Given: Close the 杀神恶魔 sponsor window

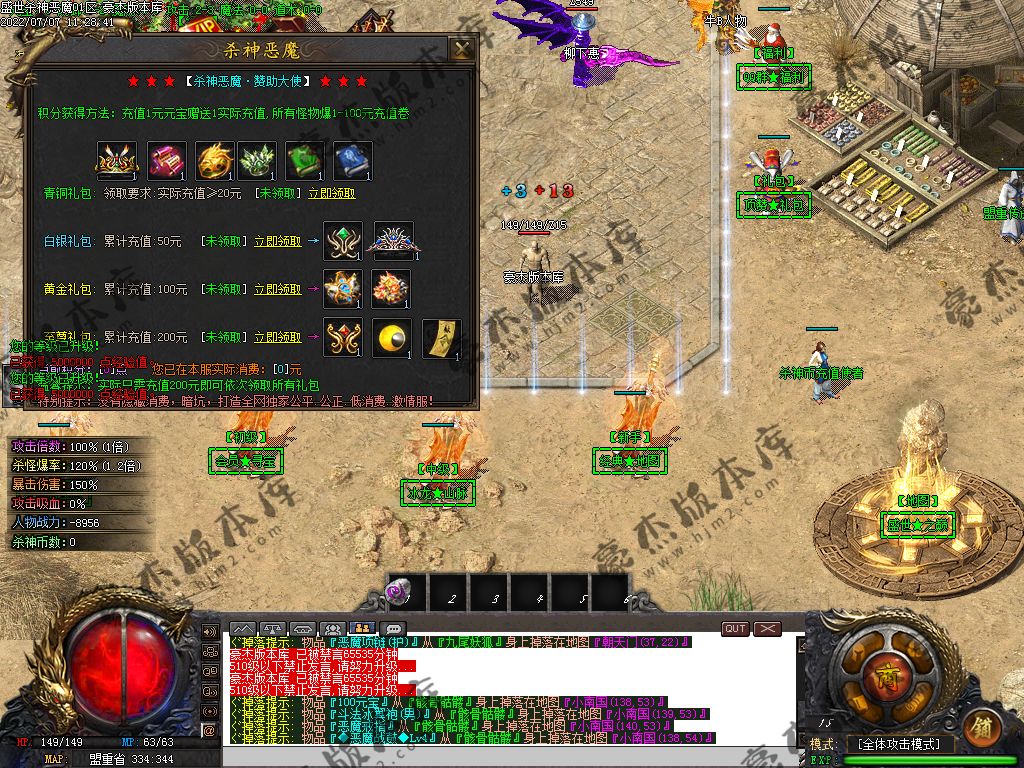Looking at the screenshot, I should [x=461, y=50].
